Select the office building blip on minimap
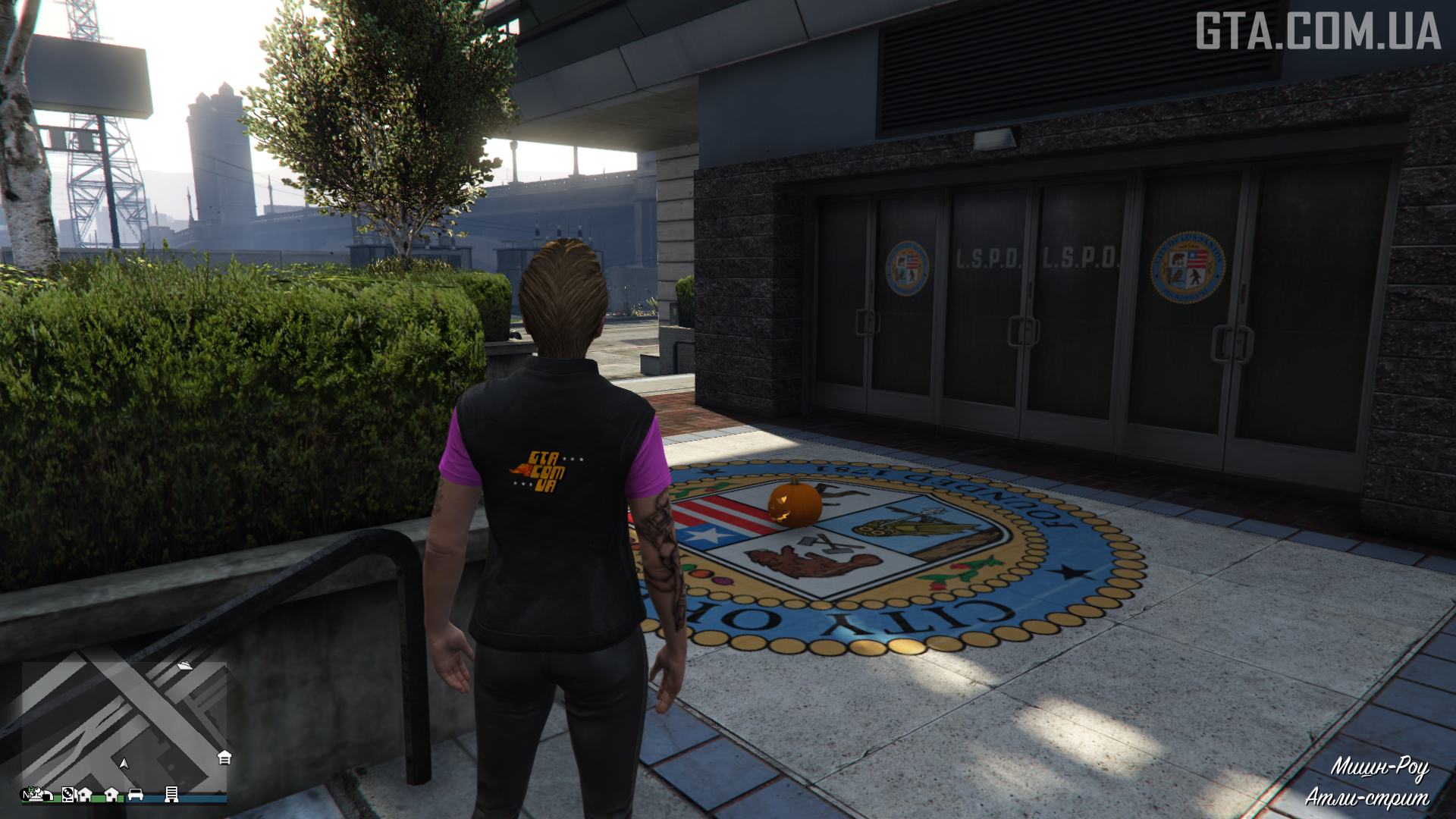The width and height of the screenshot is (1456, 819). 171,794
